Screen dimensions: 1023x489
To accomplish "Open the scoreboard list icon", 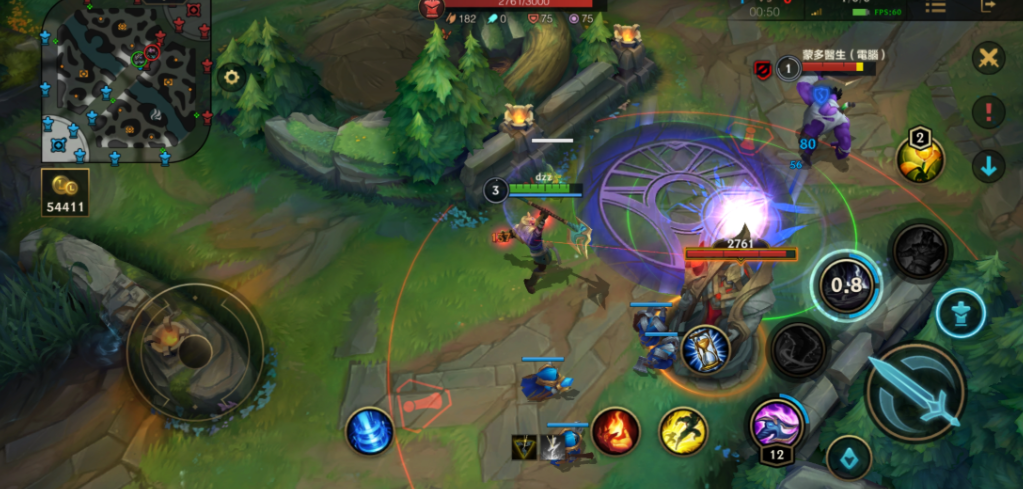I will pyautogui.click(x=936, y=8).
